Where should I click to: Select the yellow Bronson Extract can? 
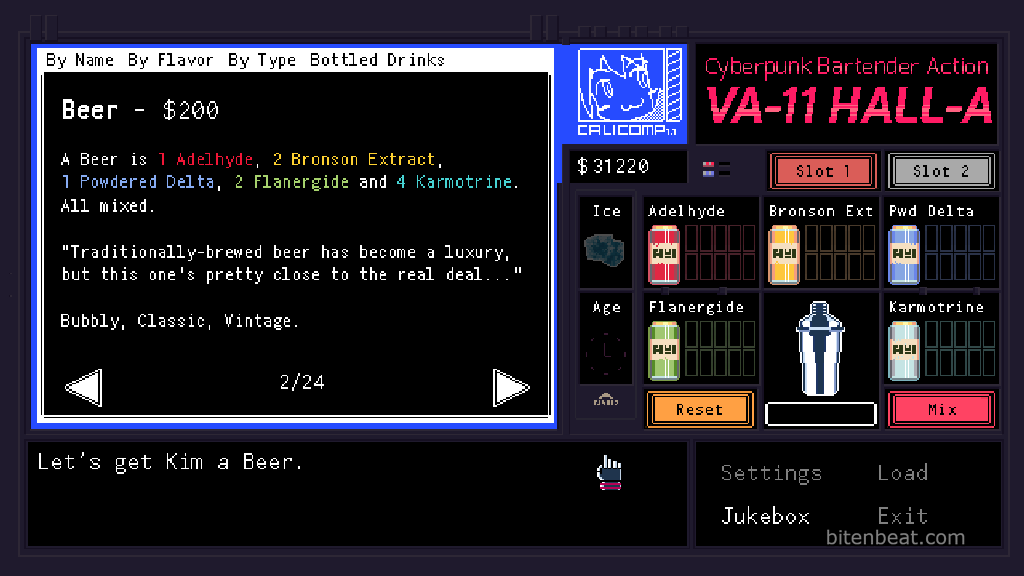pos(784,253)
